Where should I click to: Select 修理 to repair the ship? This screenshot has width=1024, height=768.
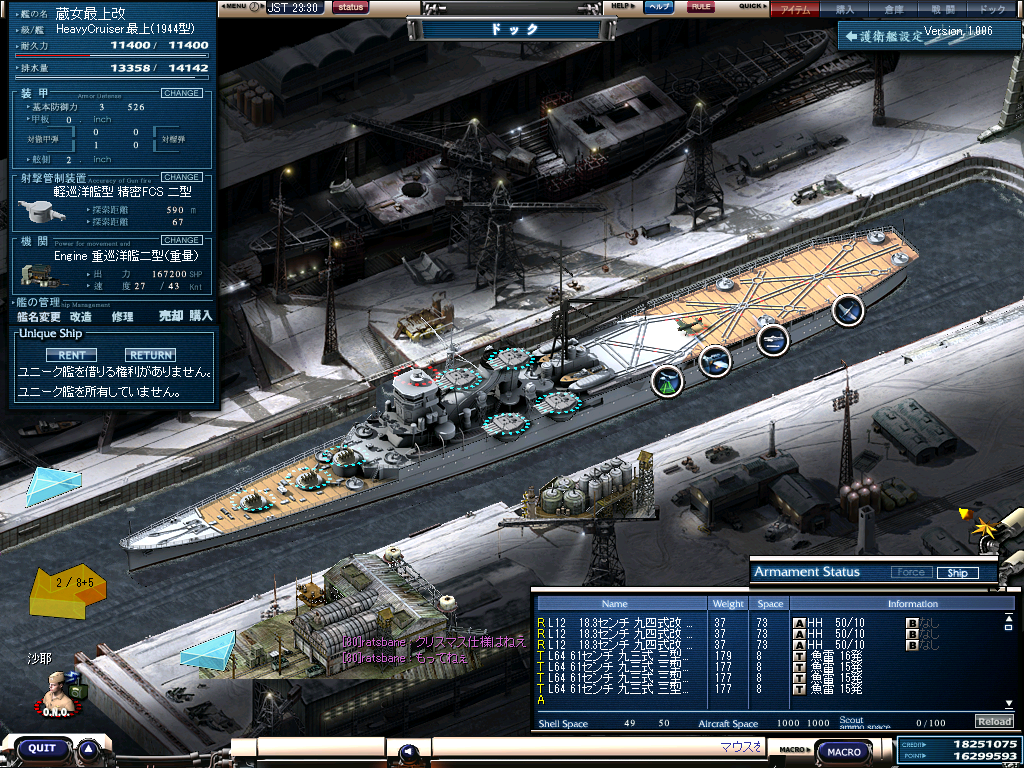tap(122, 316)
